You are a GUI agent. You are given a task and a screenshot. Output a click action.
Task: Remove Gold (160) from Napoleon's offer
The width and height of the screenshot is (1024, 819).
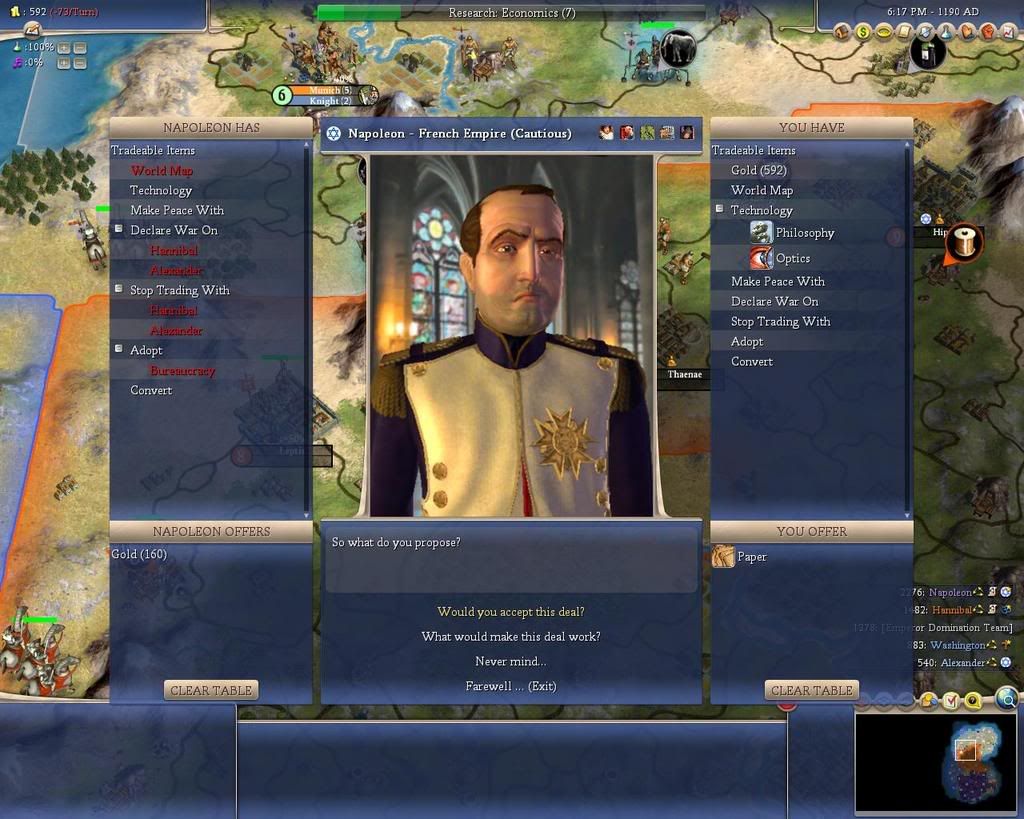tap(139, 554)
